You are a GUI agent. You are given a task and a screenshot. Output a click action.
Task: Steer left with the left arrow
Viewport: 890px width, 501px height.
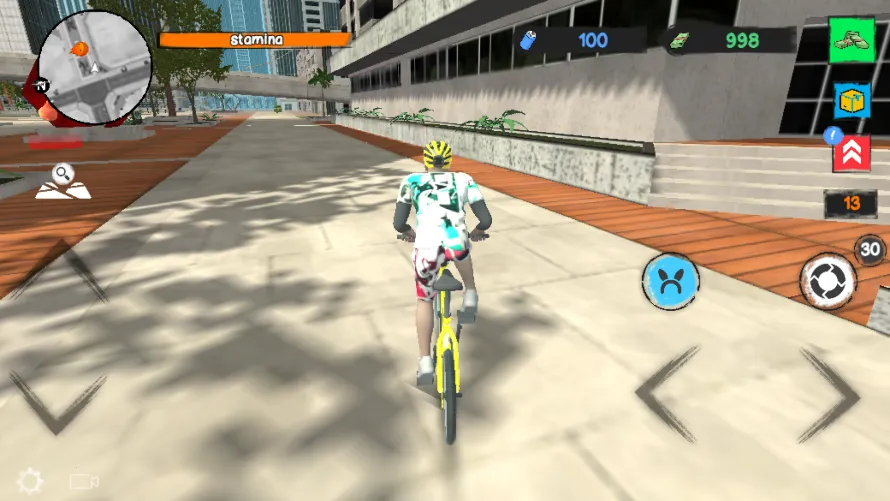point(668,395)
